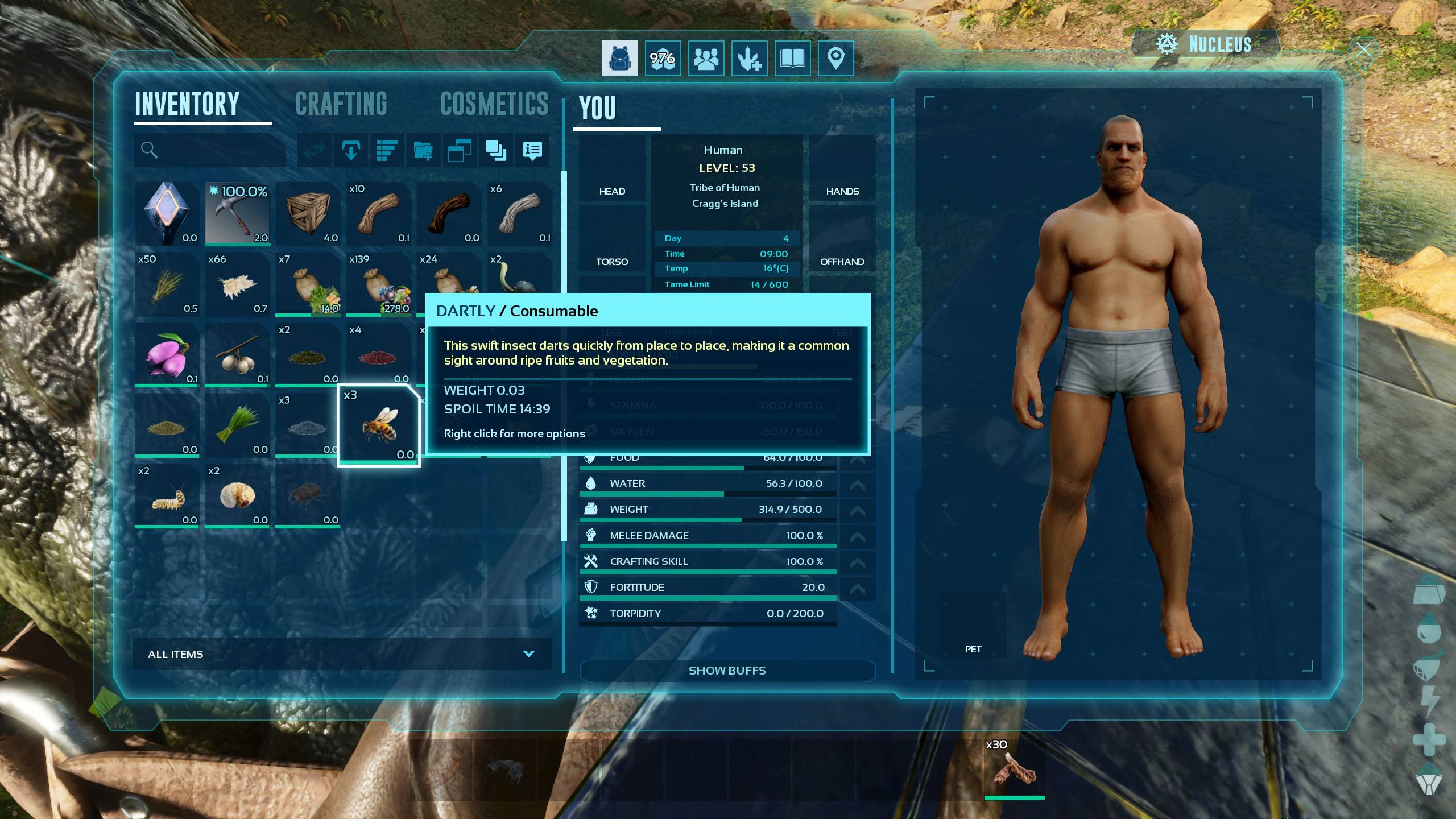
Task: Open the tribe group tab
Action: (x=706, y=58)
